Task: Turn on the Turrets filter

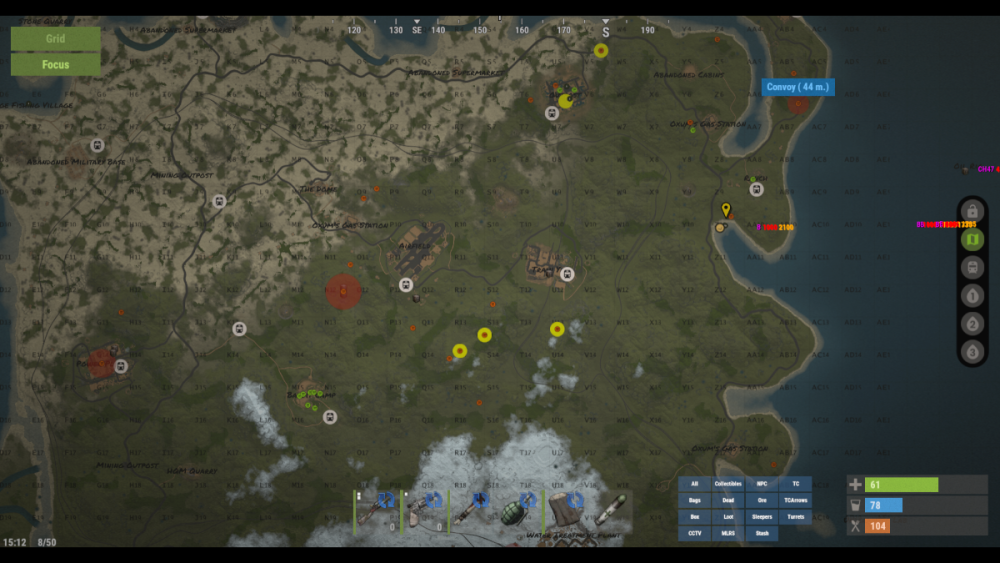Action: 796,517
